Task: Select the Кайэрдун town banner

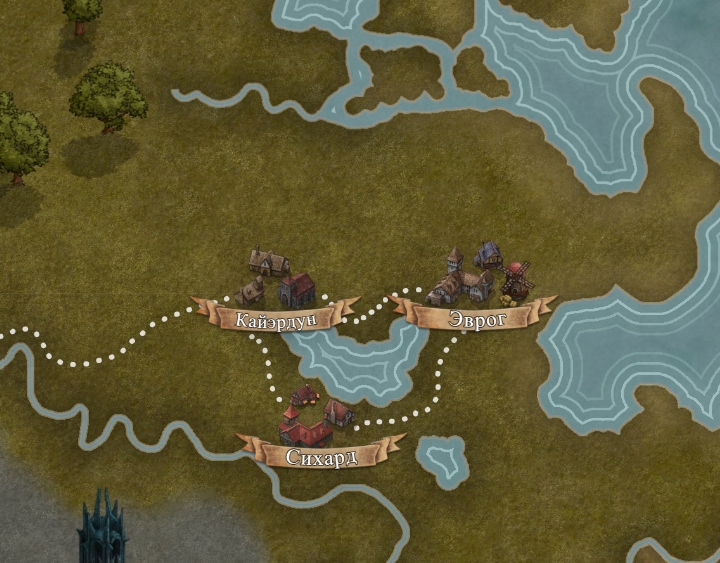Action: [x=276, y=319]
